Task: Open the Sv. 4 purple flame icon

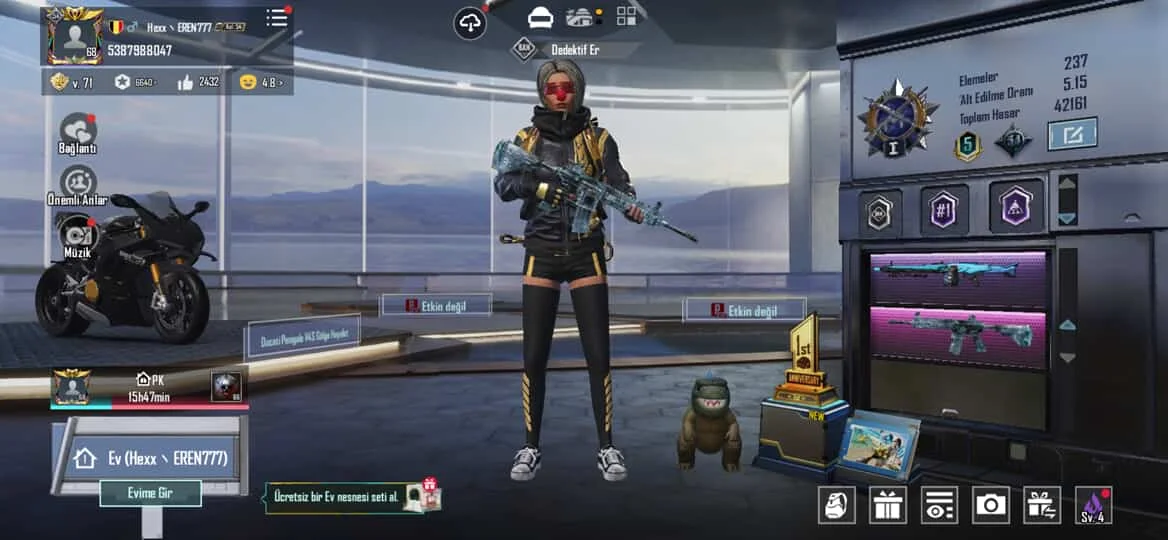Action: coord(1093,505)
